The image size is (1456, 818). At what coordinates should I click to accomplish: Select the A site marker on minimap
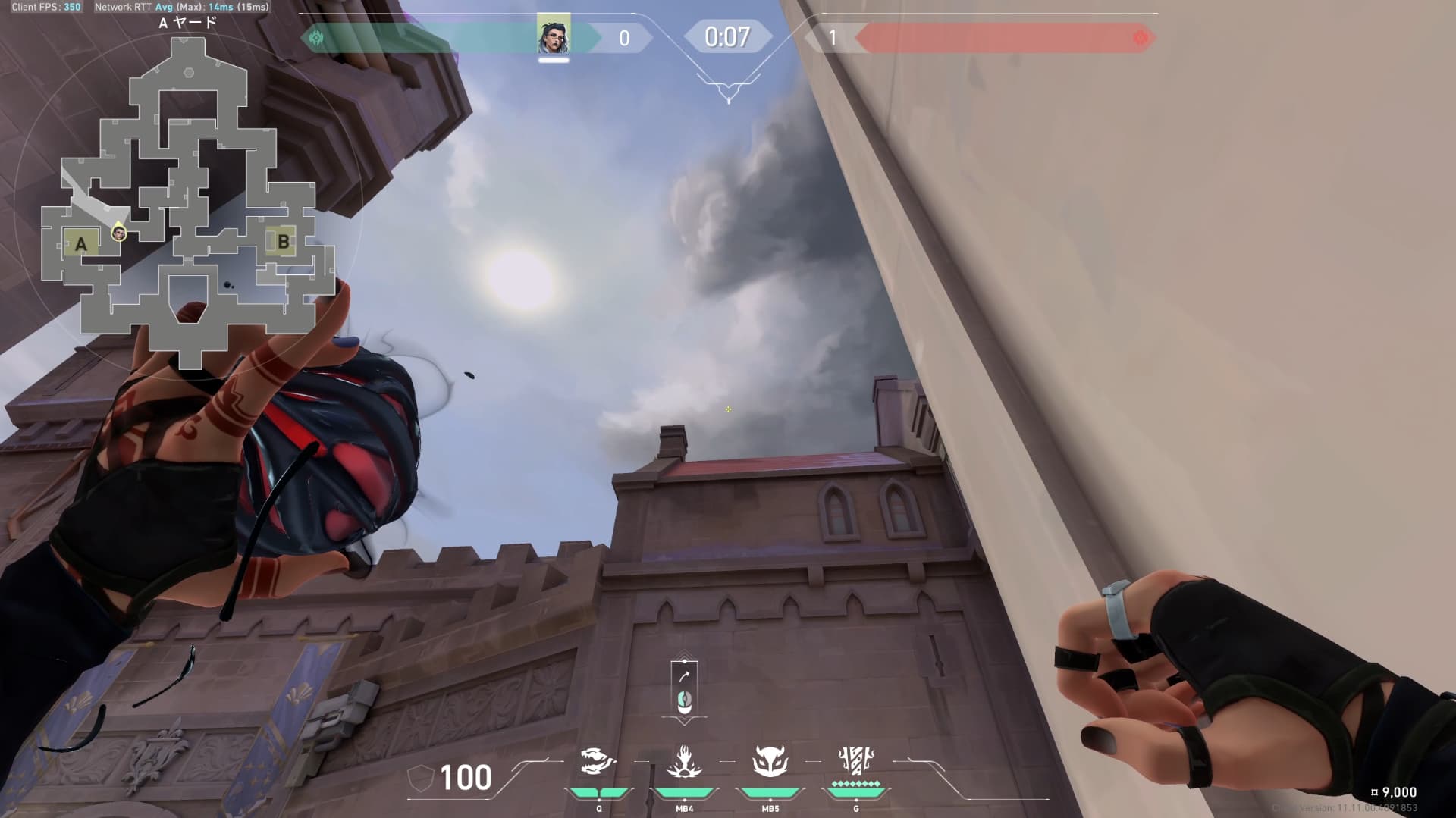[80, 243]
